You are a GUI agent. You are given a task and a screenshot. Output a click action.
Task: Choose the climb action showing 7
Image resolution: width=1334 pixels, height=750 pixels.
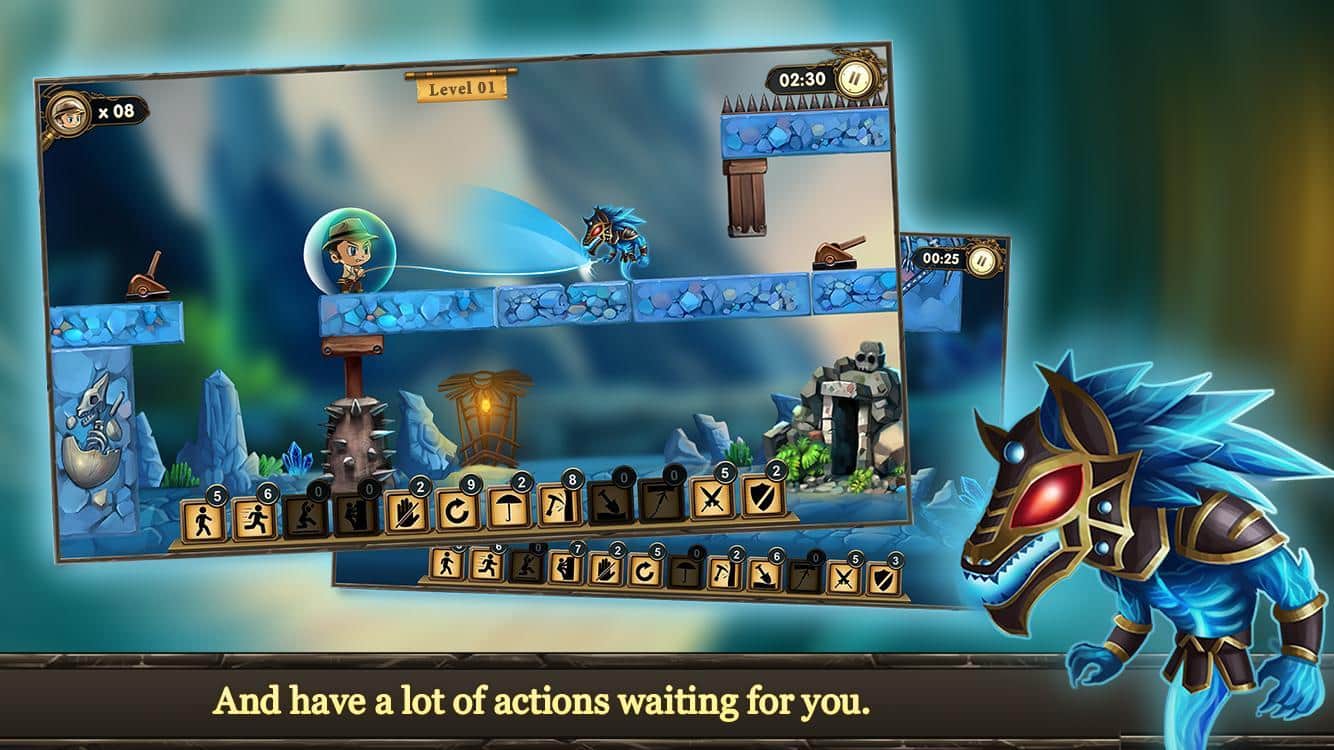coord(563,568)
